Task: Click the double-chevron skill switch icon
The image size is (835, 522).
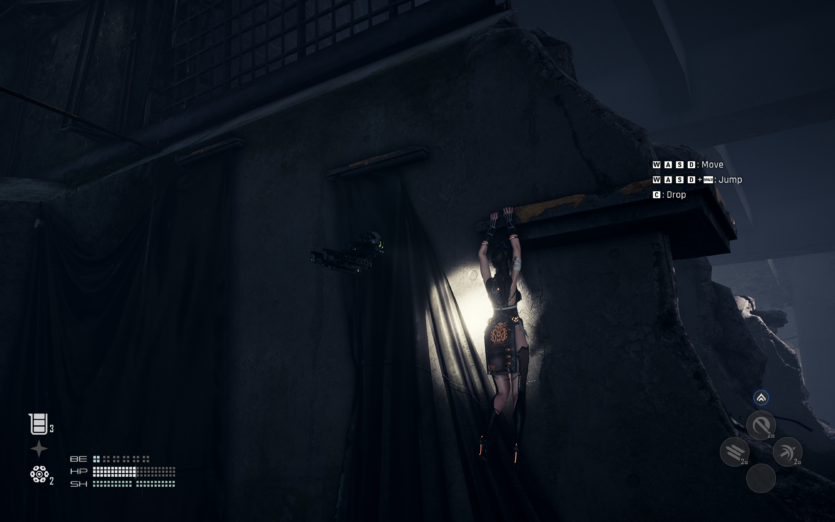Action: (761, 398)
